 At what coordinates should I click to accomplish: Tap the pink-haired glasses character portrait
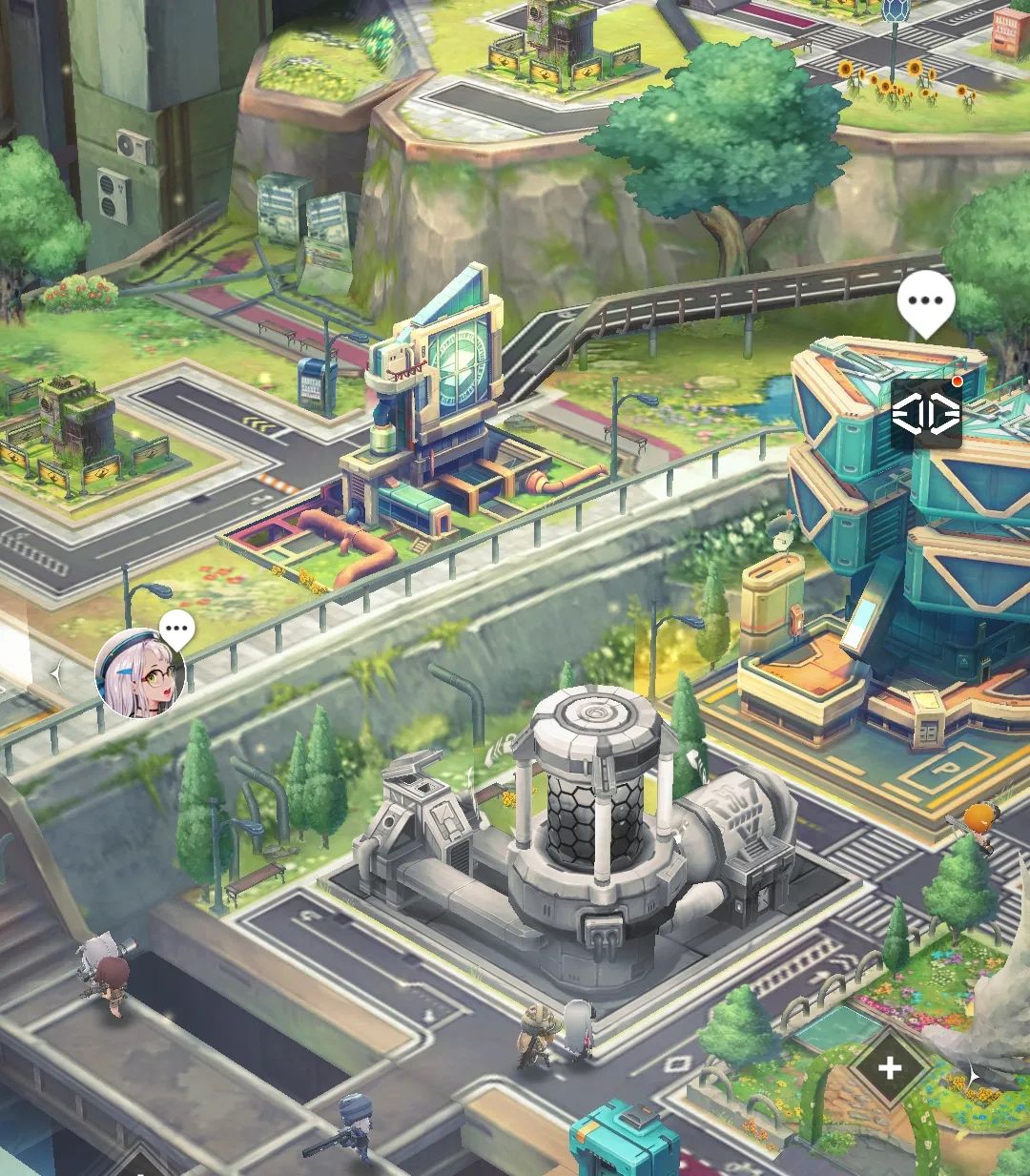(139, 673)
